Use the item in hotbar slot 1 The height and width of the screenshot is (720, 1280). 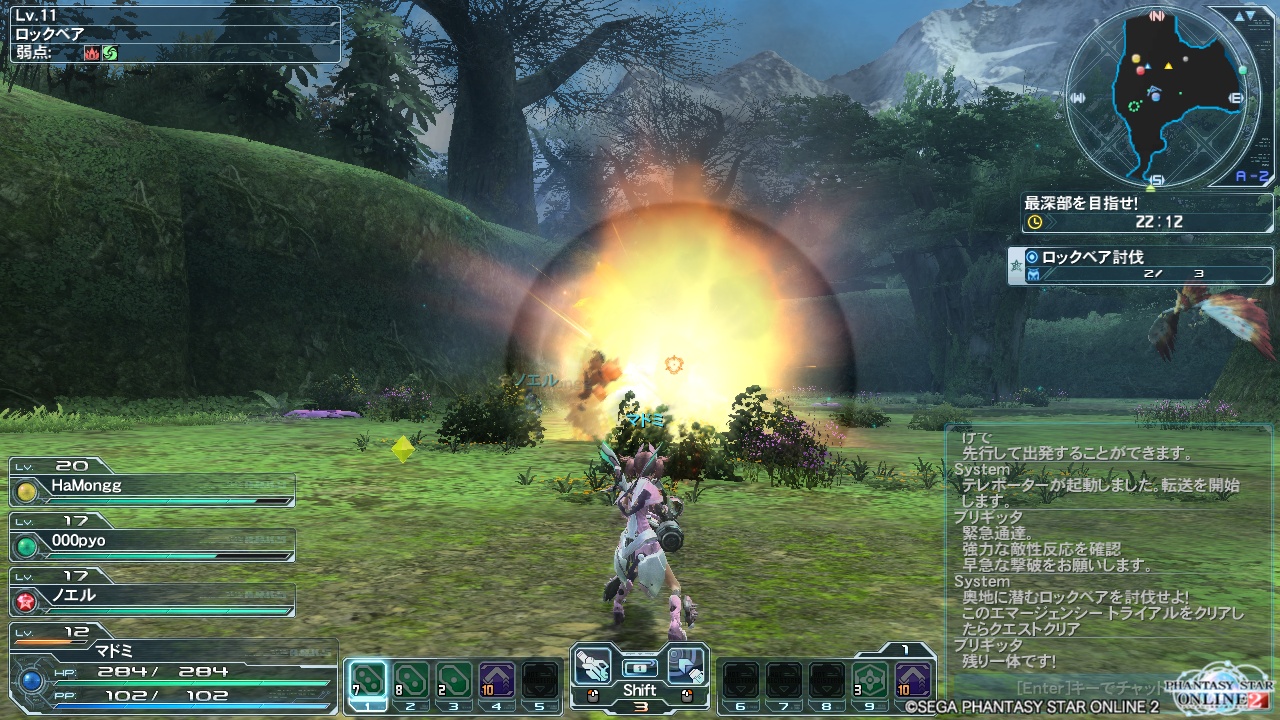click(x=367, y=681)
